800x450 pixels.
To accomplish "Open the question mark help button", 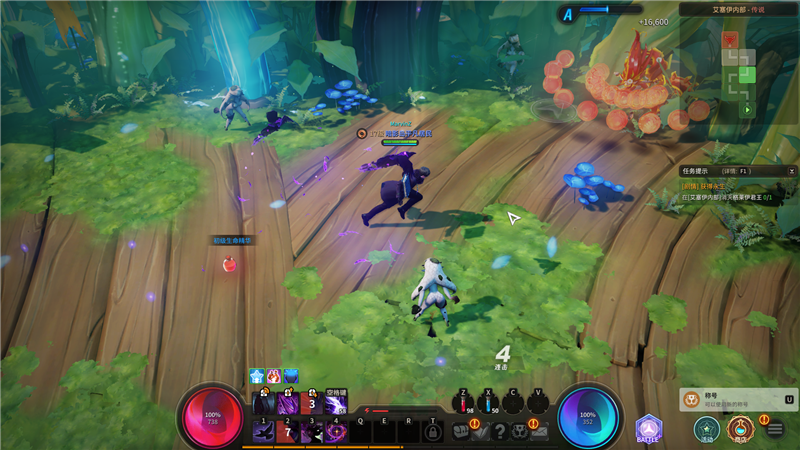I will click(x=501, y=431).
